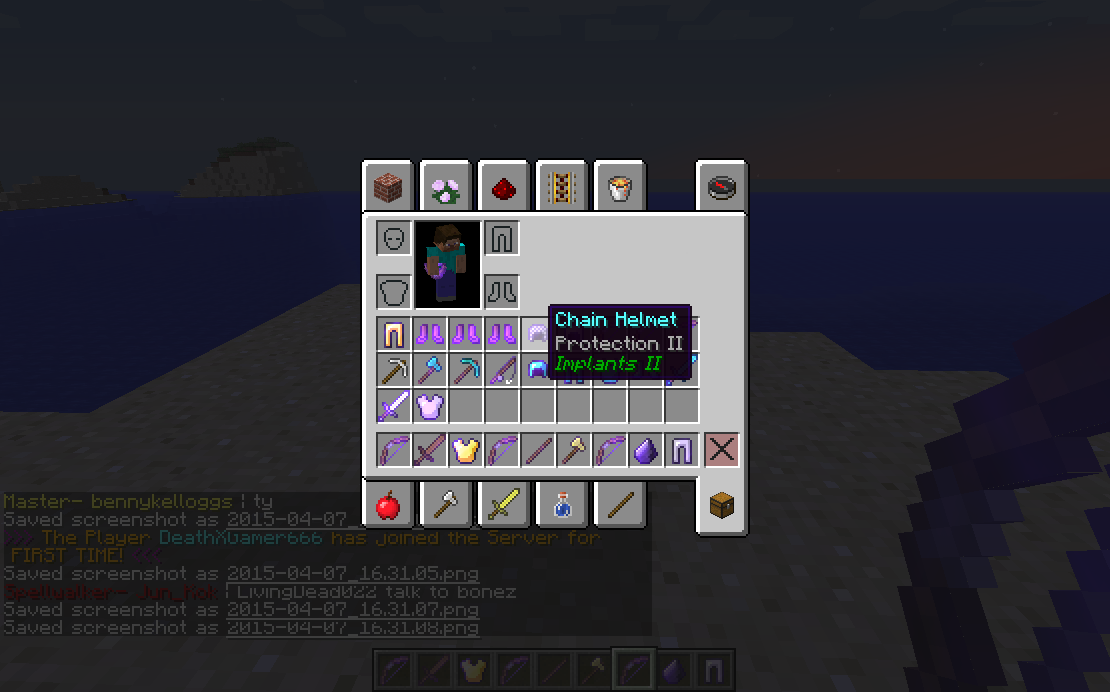
Task: Select the Brewing potion tab
Action: click(561, 506)
